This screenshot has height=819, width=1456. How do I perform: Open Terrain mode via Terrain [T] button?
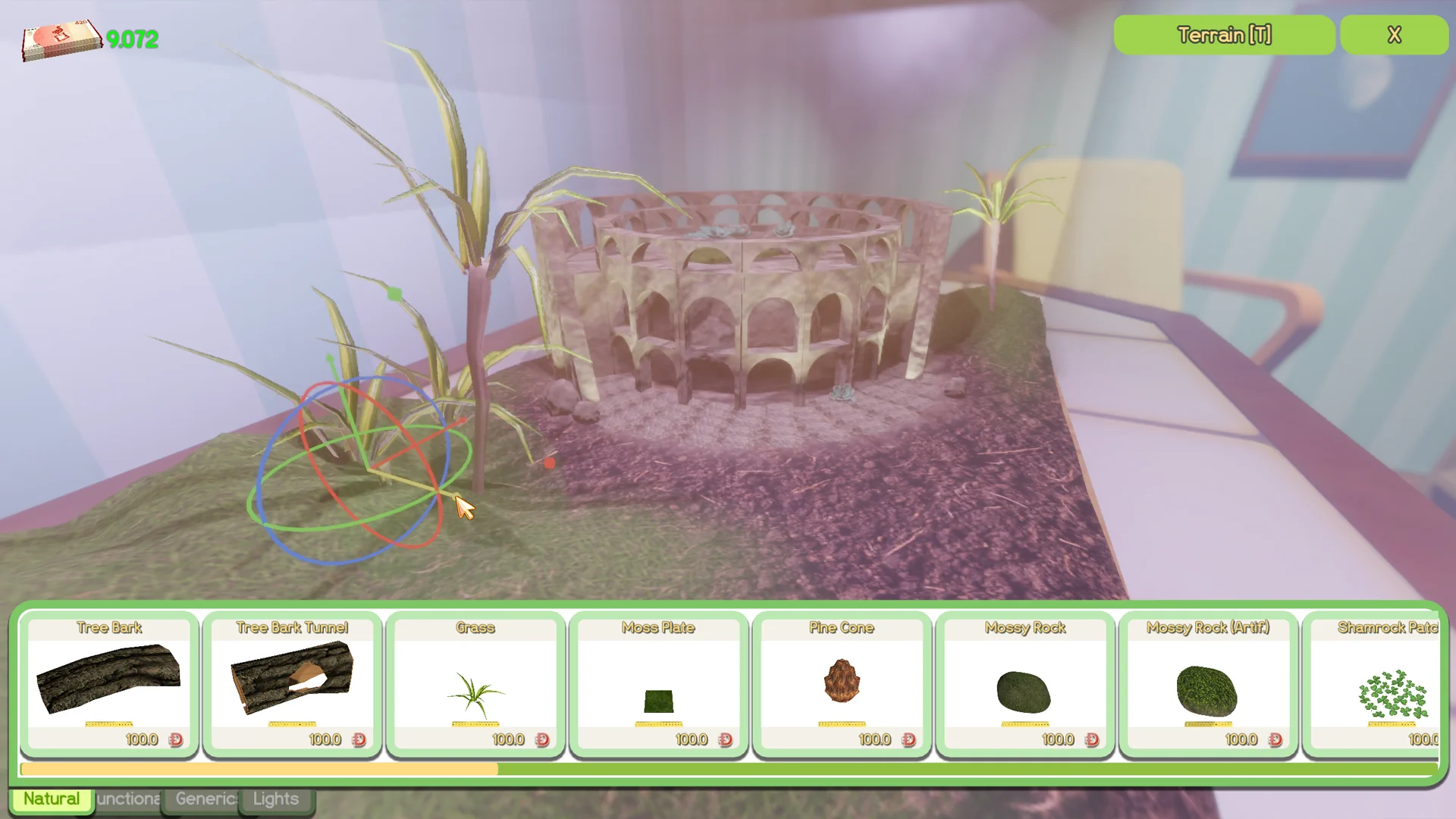coord(1223,35)
